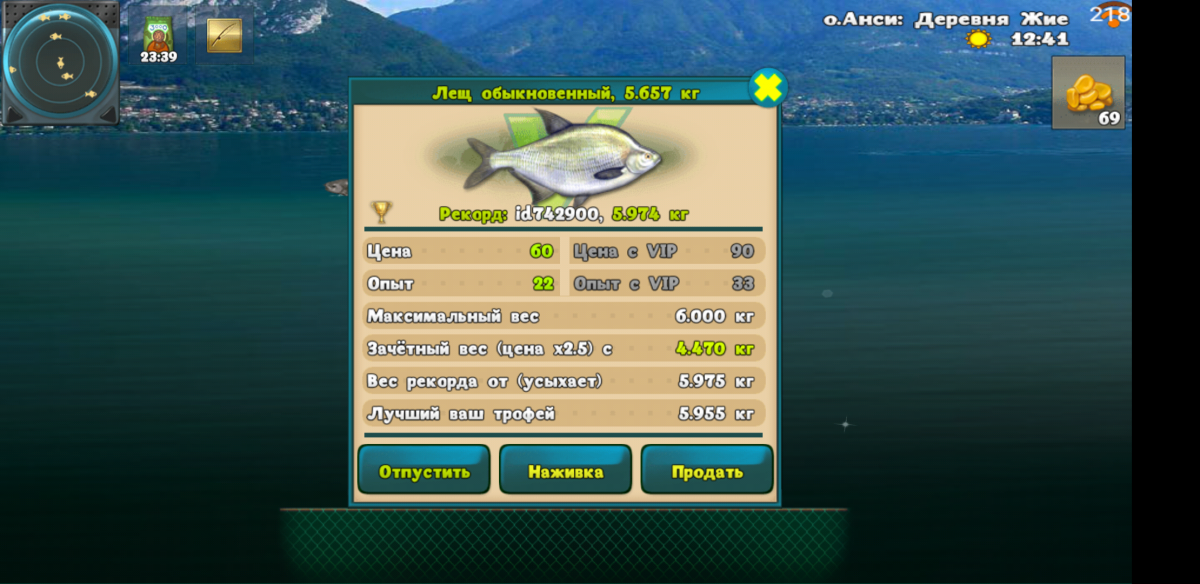Close the fish catch dialog
The height and width of the screenshot is (584, 1200).
pyautogui.click(x=767, y=89)
